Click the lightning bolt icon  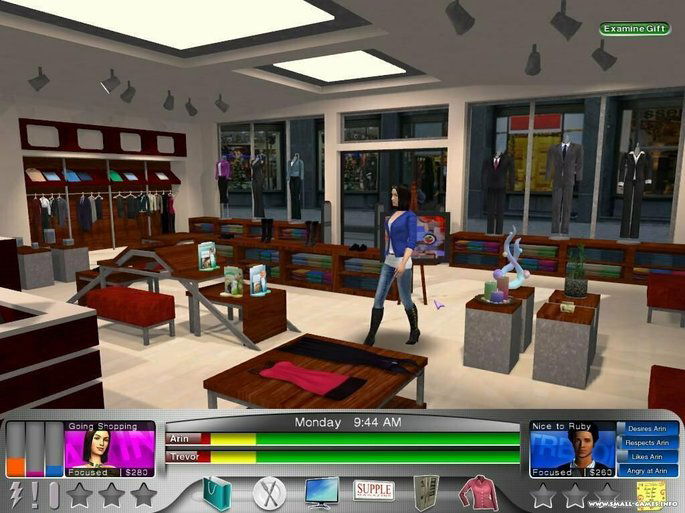click(14, 494)
